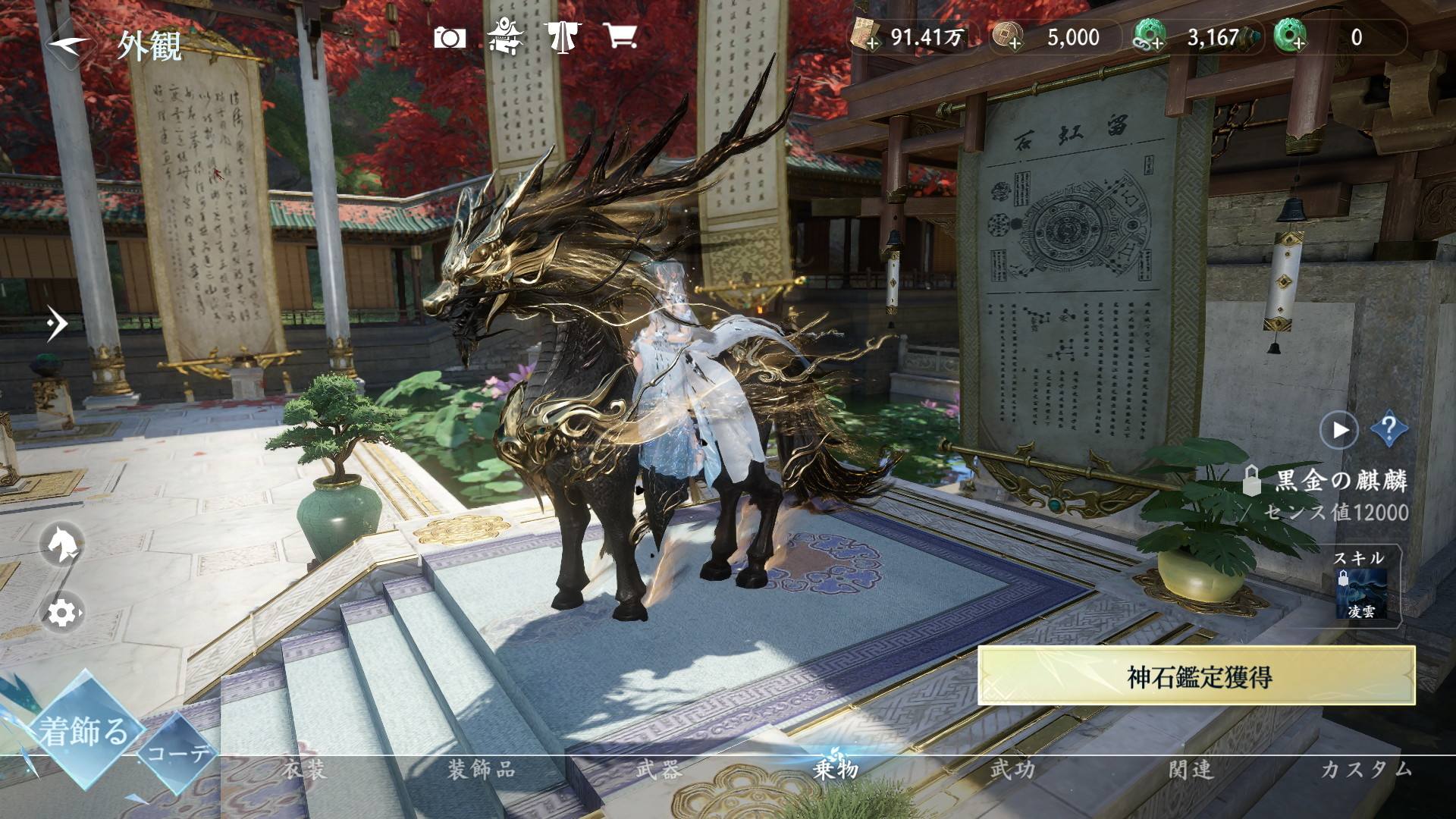The height and width of the screenshot is (819, 1456).
Task: Open the clothing rack icon
Action: point(562,36)
